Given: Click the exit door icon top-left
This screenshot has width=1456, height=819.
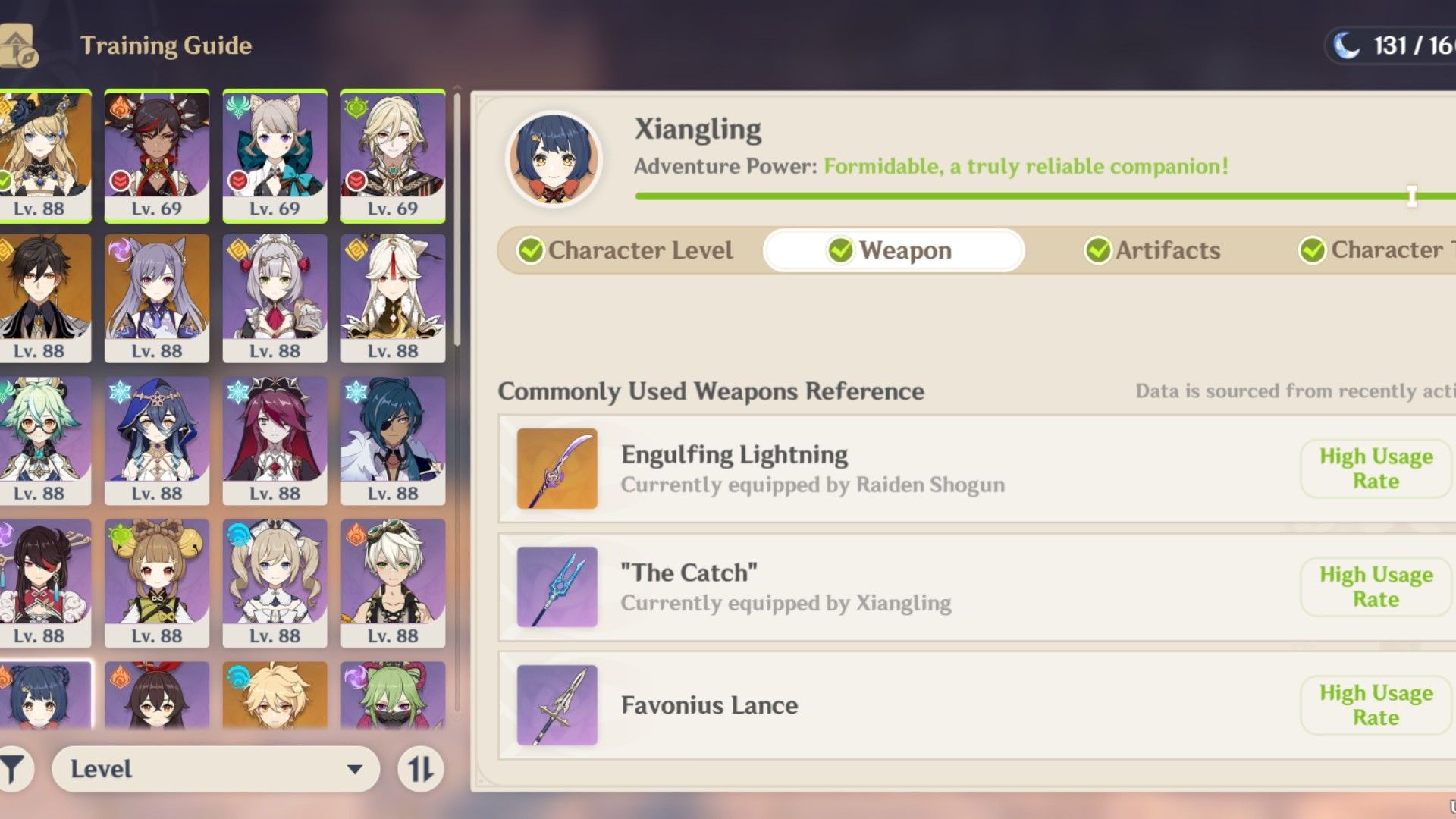Looking at the screenshot, I should click(17, 42).
